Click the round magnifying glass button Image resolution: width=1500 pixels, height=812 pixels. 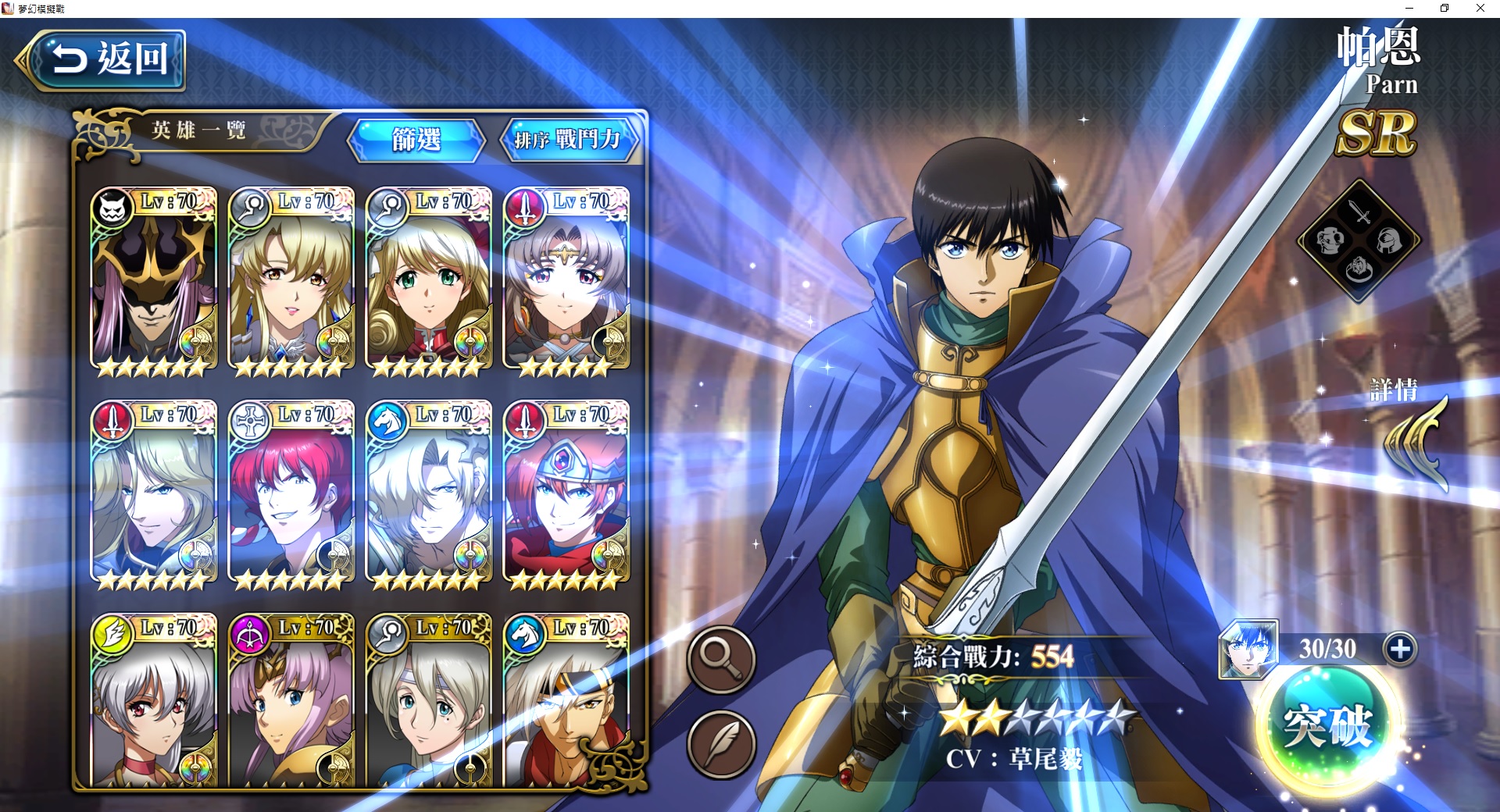click(x=720, y=658)
